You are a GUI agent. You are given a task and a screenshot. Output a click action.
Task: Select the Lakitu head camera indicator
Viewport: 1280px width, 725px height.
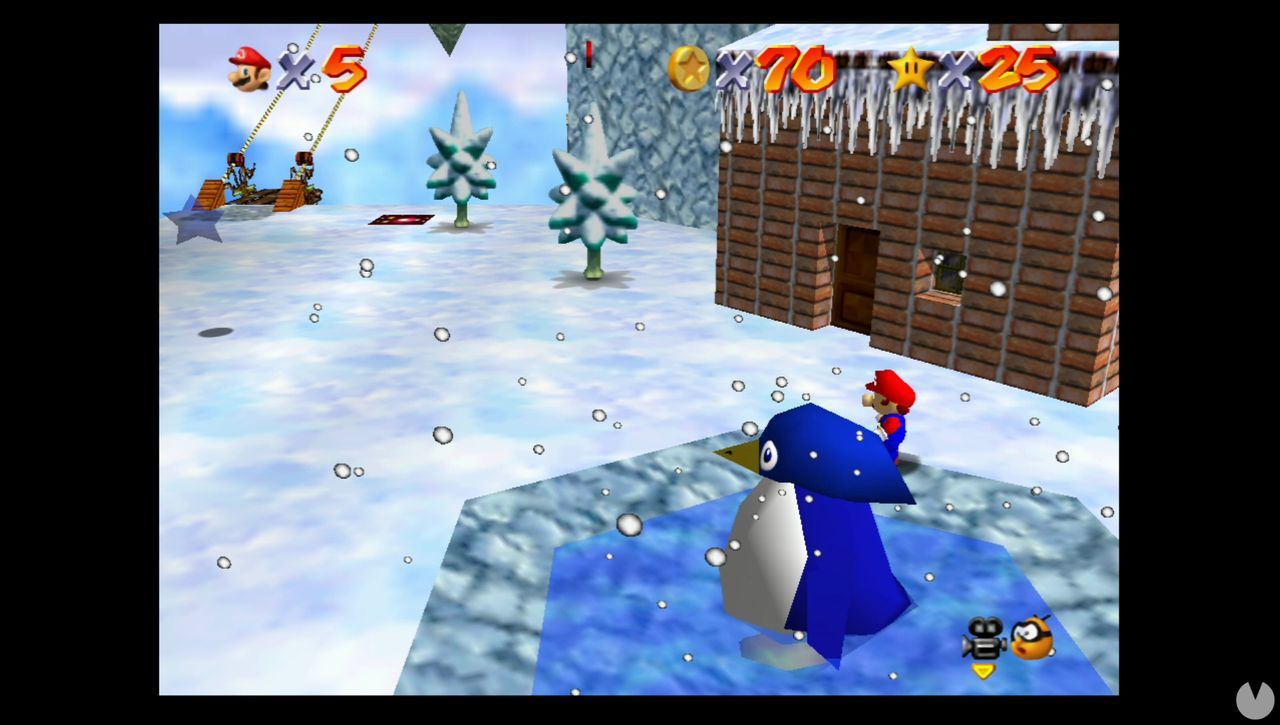pyautogui.click(x=1031, y=639)
